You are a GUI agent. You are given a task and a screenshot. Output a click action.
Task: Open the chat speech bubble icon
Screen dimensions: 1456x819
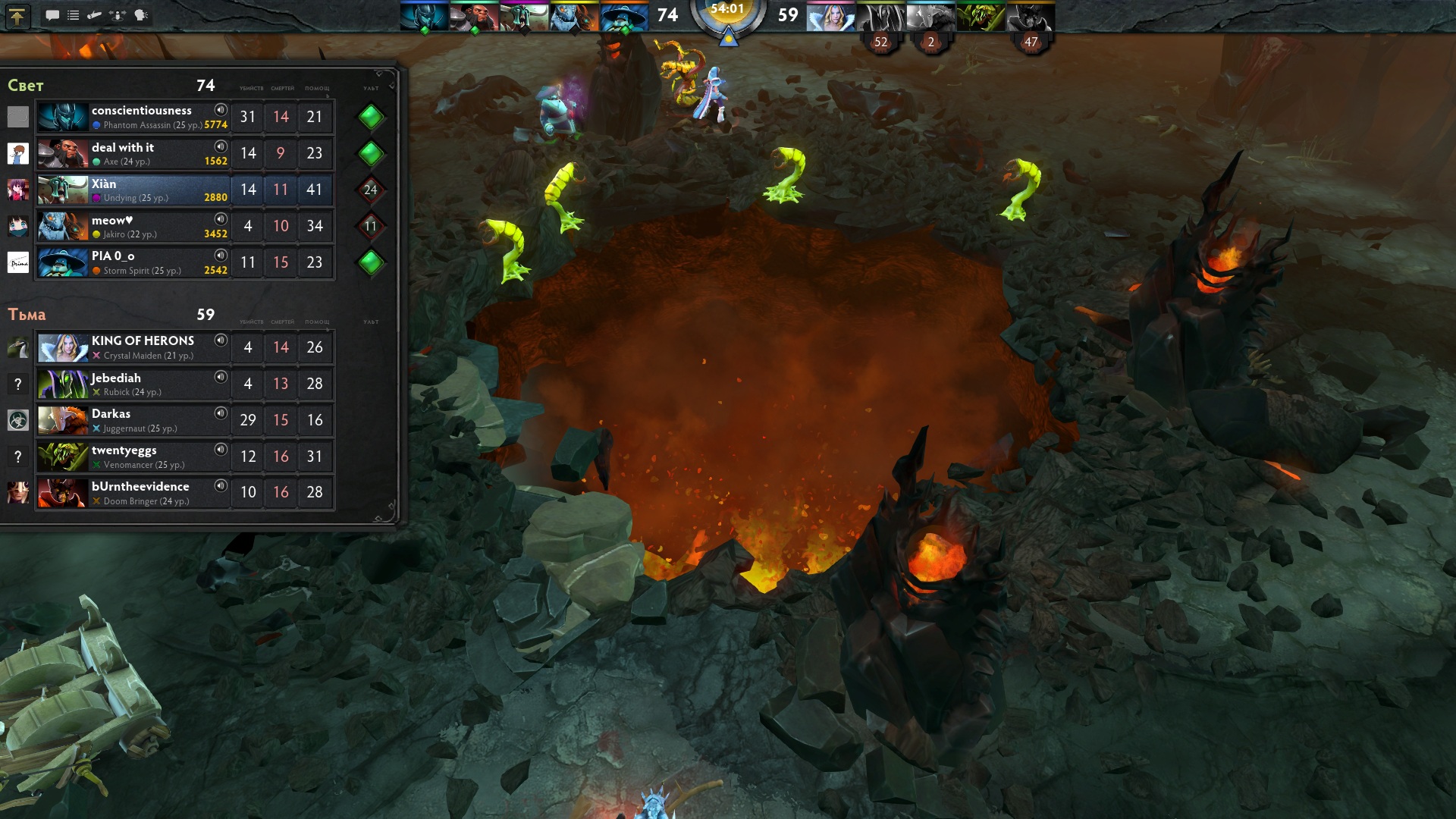(52, 15)
